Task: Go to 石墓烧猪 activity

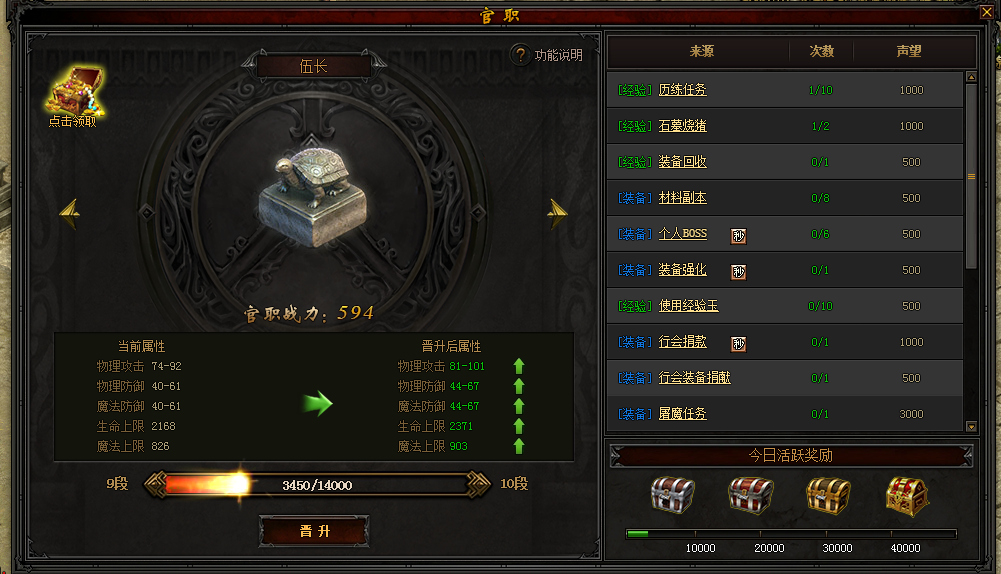Action: click(682, 126)
